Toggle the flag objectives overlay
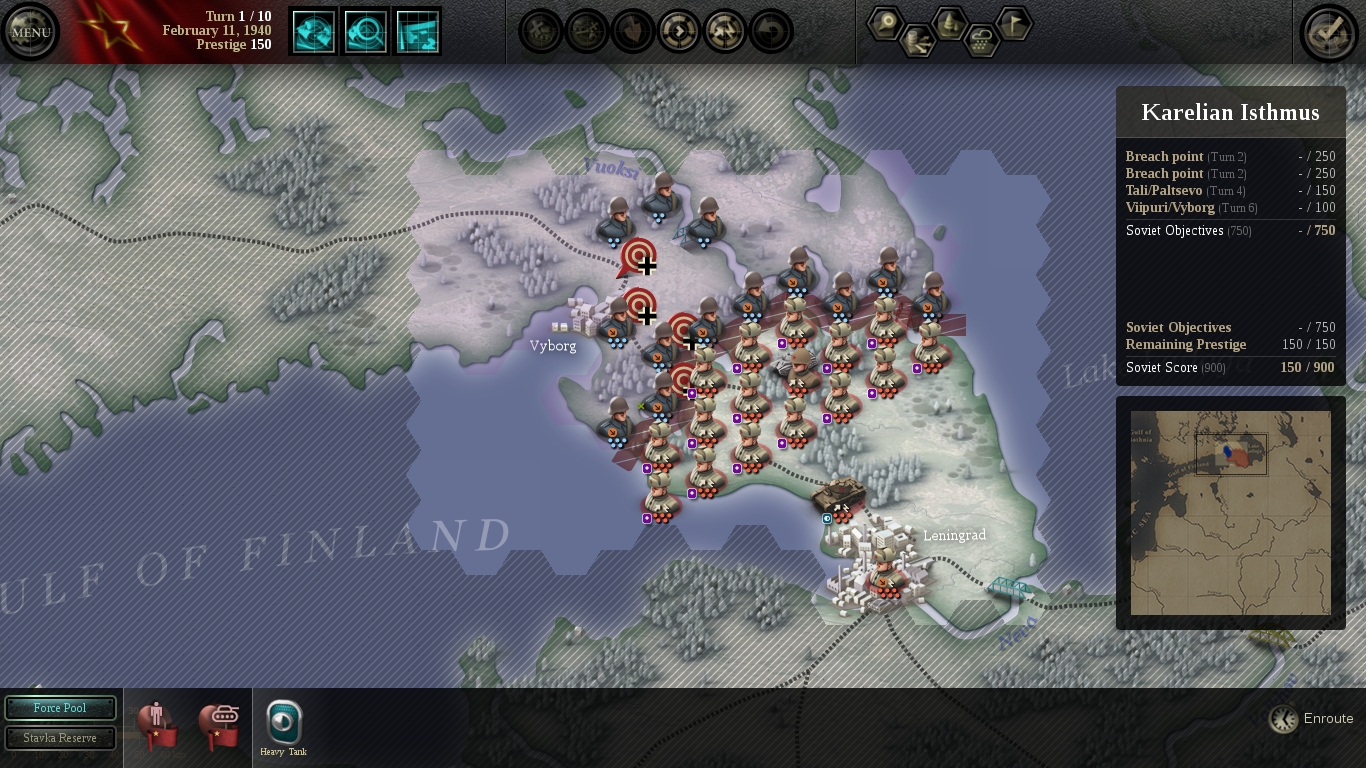Screen dimensions: 1366x768 tap(1014, 22)
